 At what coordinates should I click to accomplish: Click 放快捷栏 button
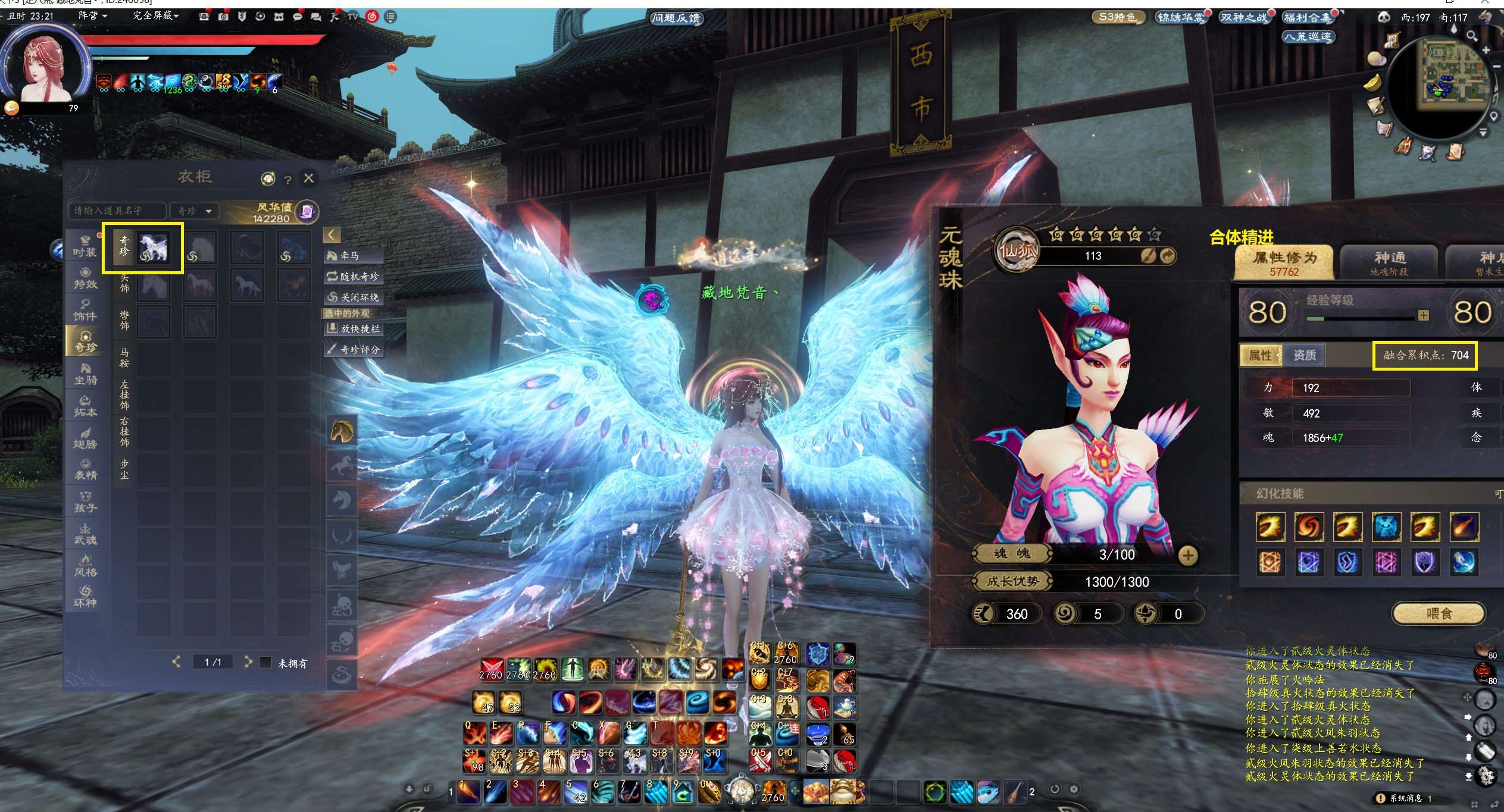(x=353, y=329)
